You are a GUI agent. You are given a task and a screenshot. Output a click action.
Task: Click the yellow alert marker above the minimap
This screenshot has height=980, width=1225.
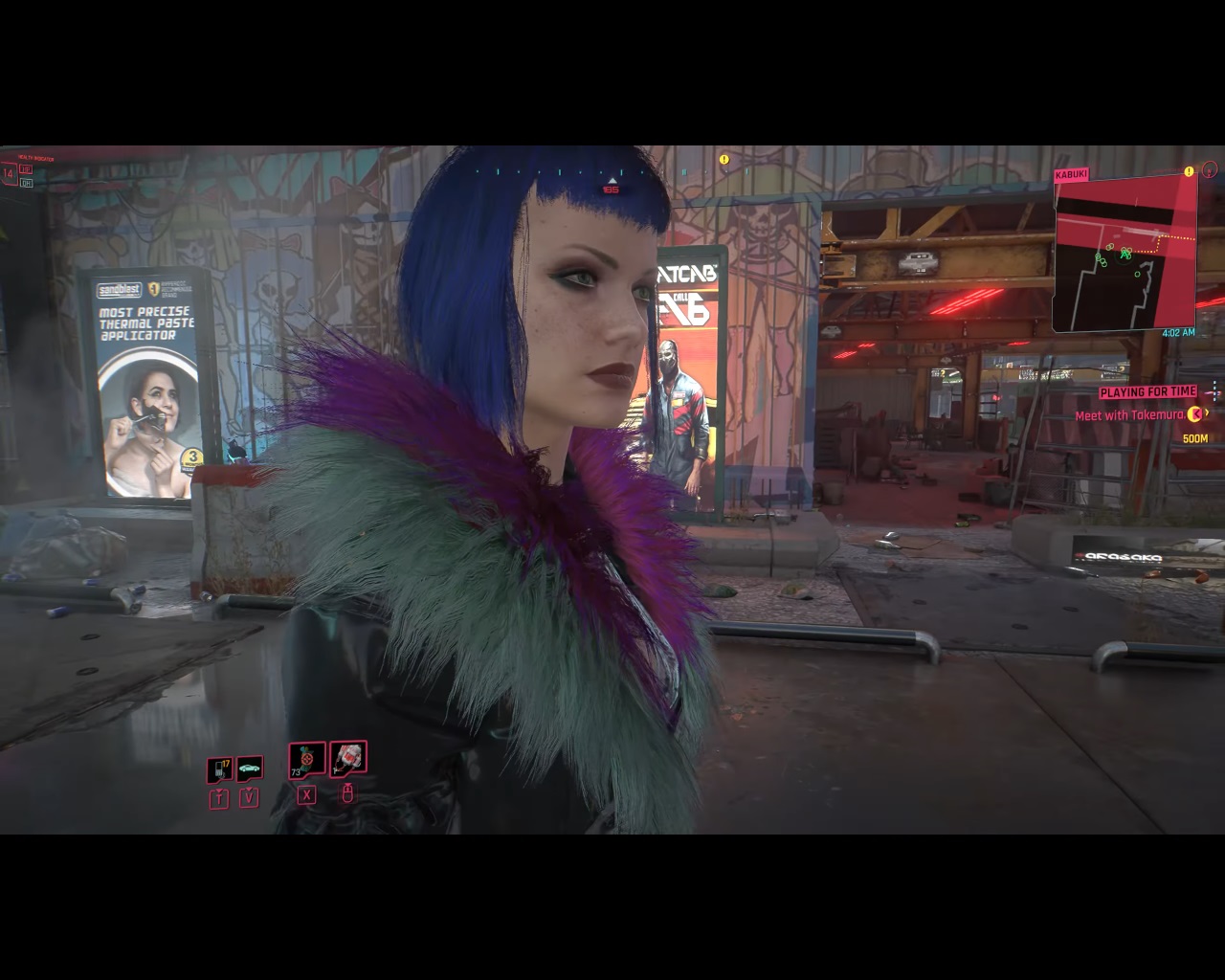pos(1189,172)
